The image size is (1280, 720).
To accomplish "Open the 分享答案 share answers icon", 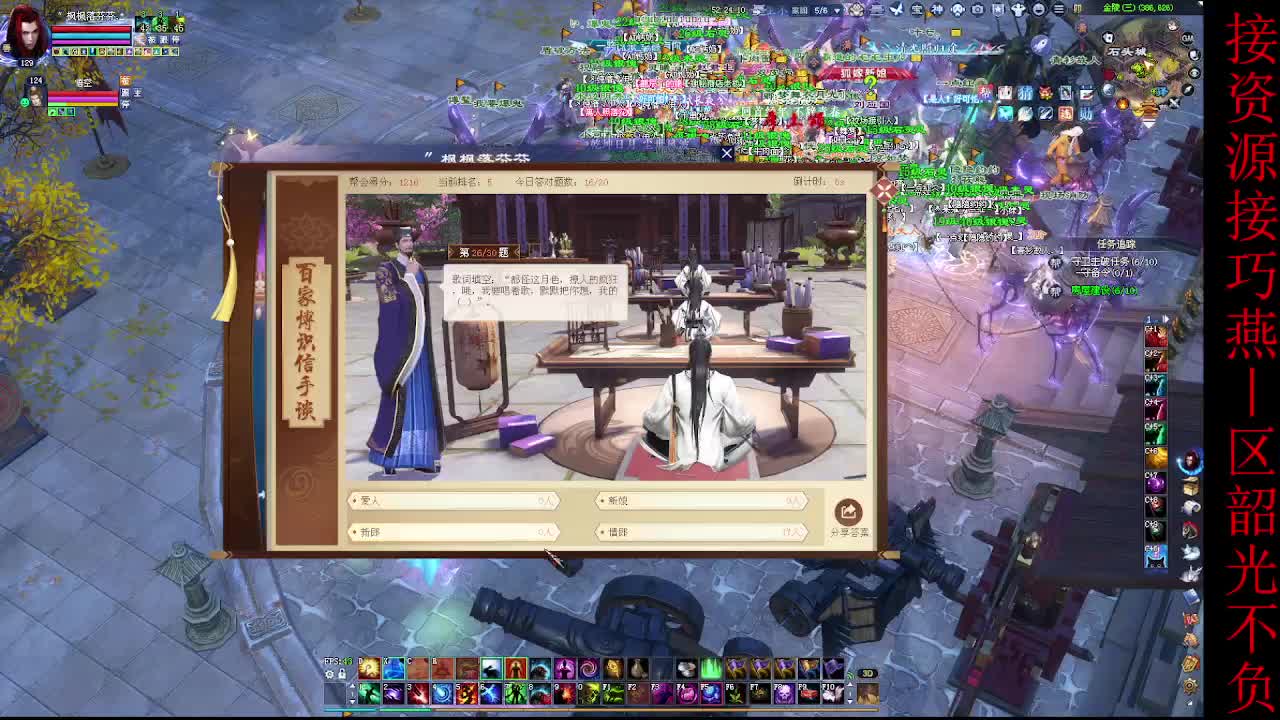I will tap(849, 513).
